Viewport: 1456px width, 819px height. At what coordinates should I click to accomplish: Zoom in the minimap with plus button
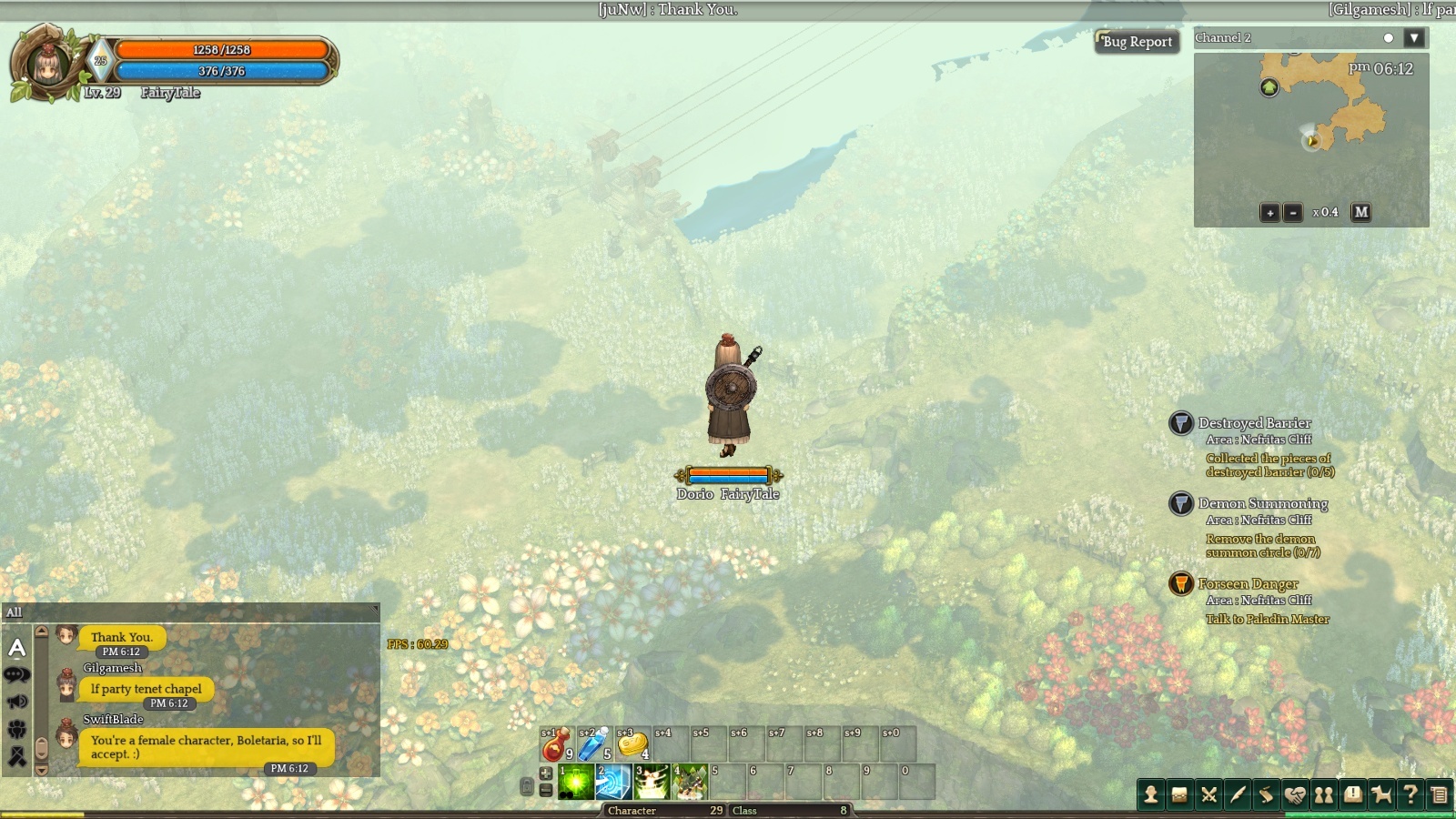tap(1269, 213)
